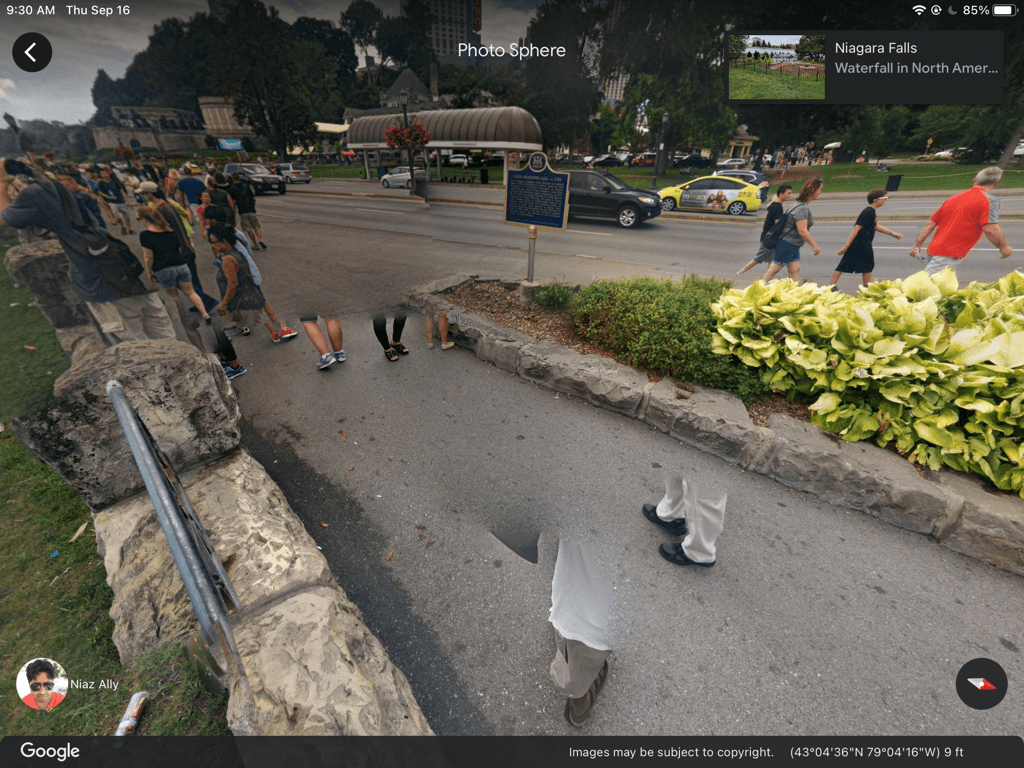Tap the Niagara Falls thumbnail image
The height and width of the screenshot is (768, 1024).
(777, 67)
